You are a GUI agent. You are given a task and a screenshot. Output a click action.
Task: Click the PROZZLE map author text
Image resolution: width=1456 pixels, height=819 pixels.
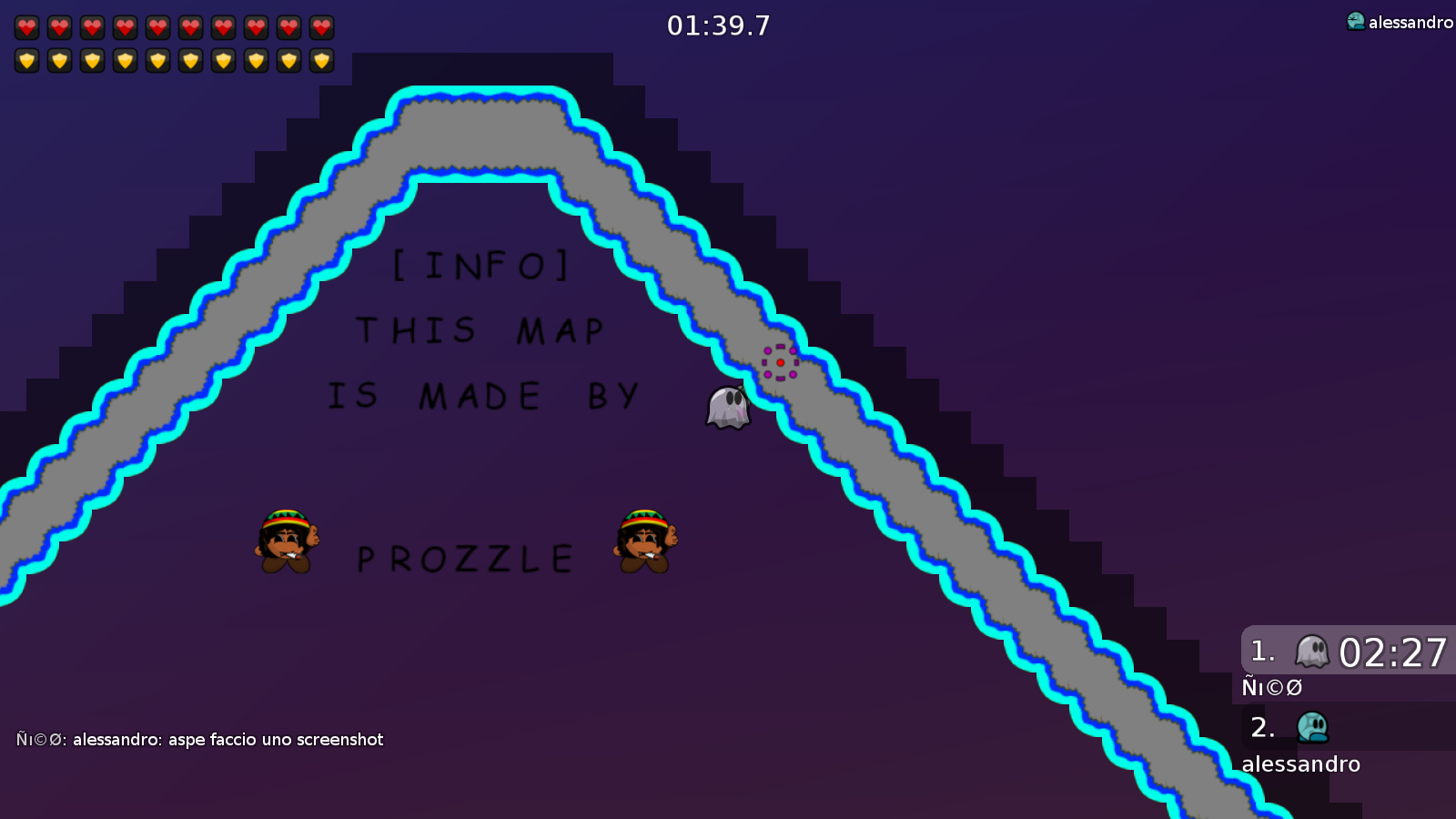click(466, 557)
